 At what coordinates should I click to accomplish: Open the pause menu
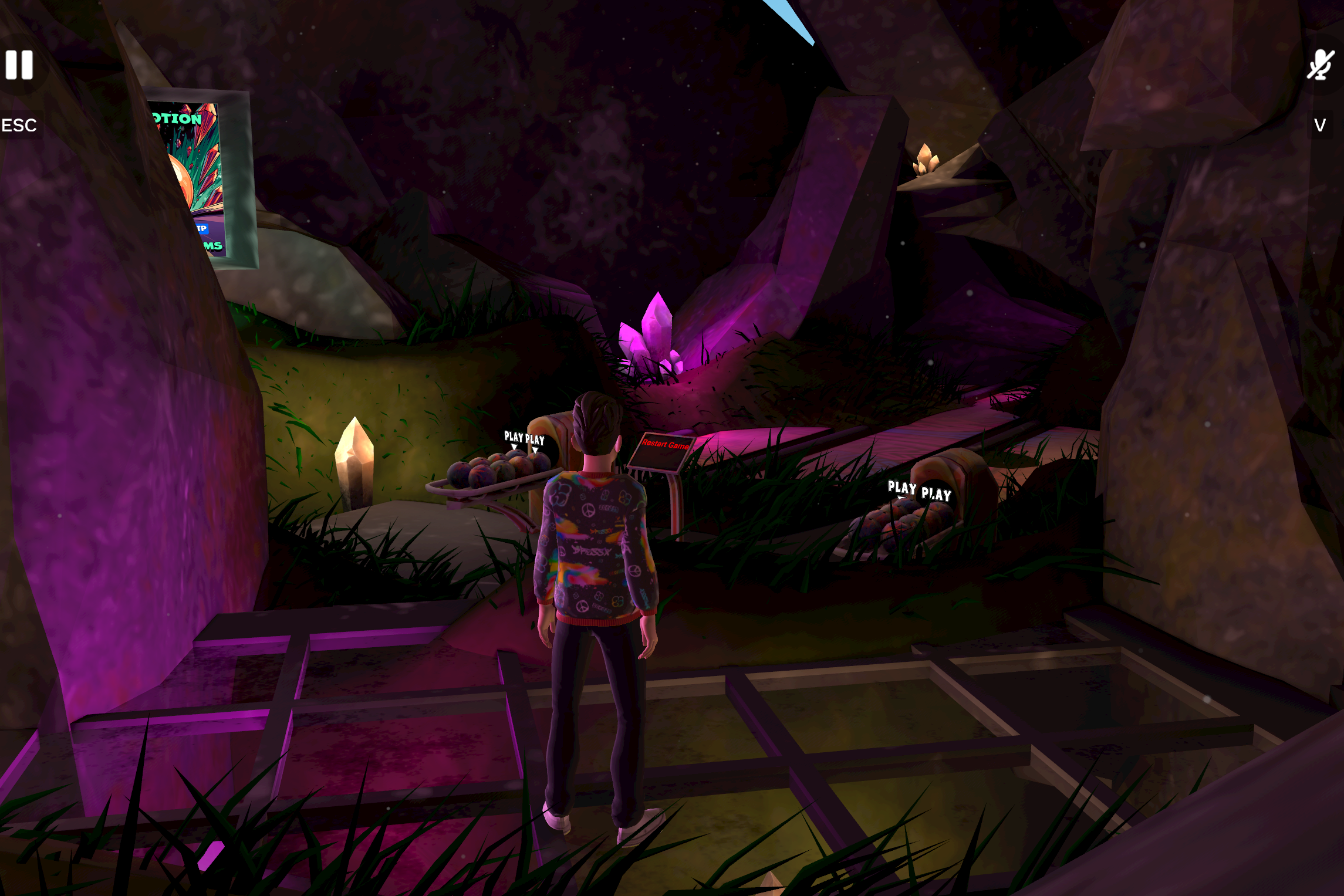pos(19,65)
